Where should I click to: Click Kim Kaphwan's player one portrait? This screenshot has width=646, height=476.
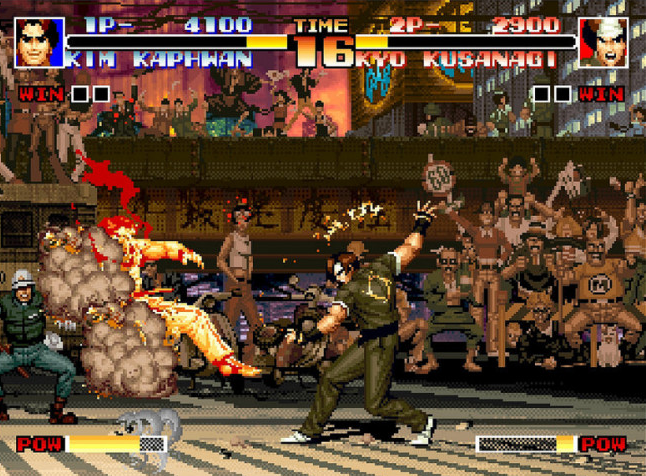tap(38, 42)
